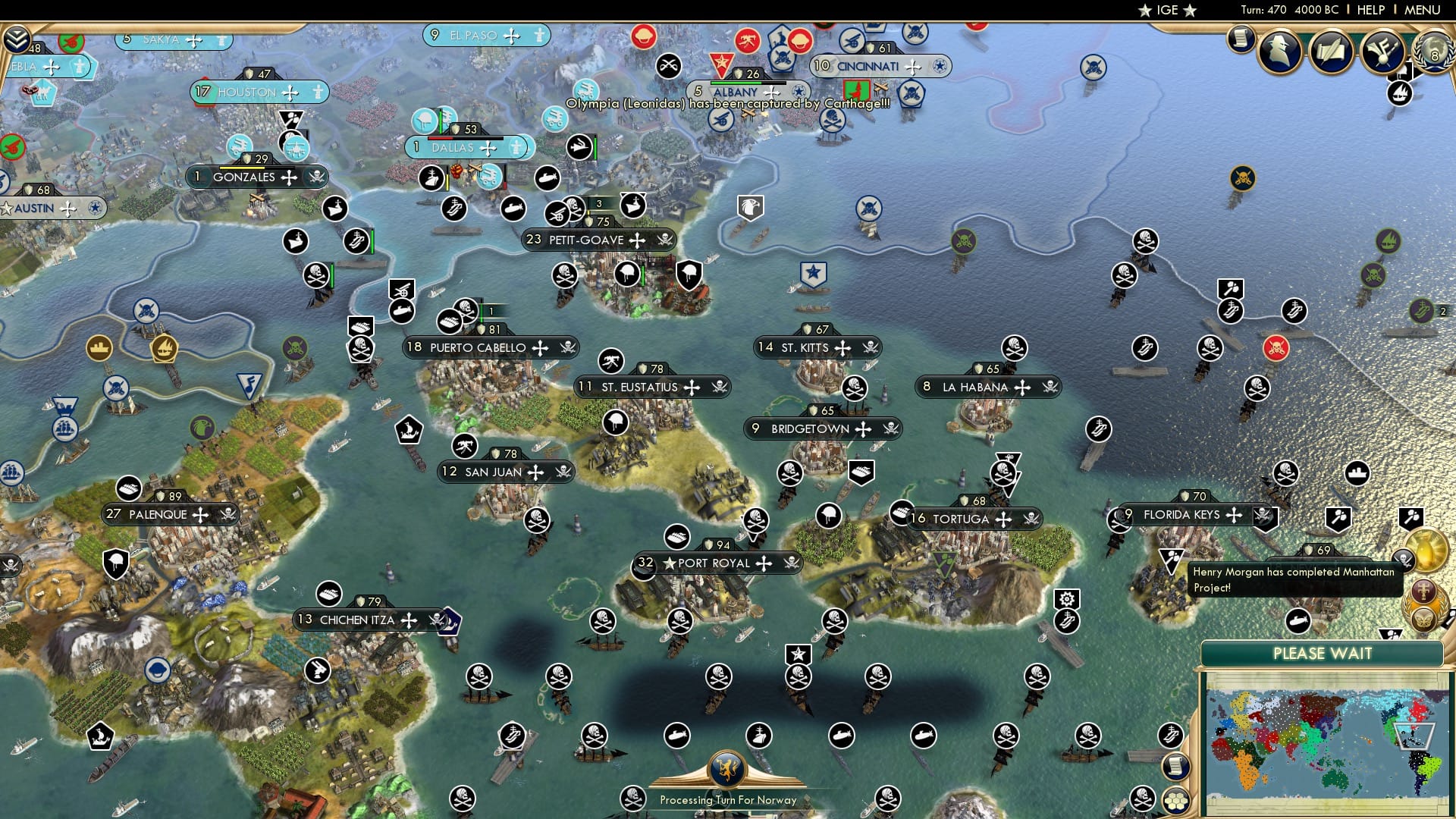Select a pirate ship unit icon south of Port Royal

tap(718, 676)
